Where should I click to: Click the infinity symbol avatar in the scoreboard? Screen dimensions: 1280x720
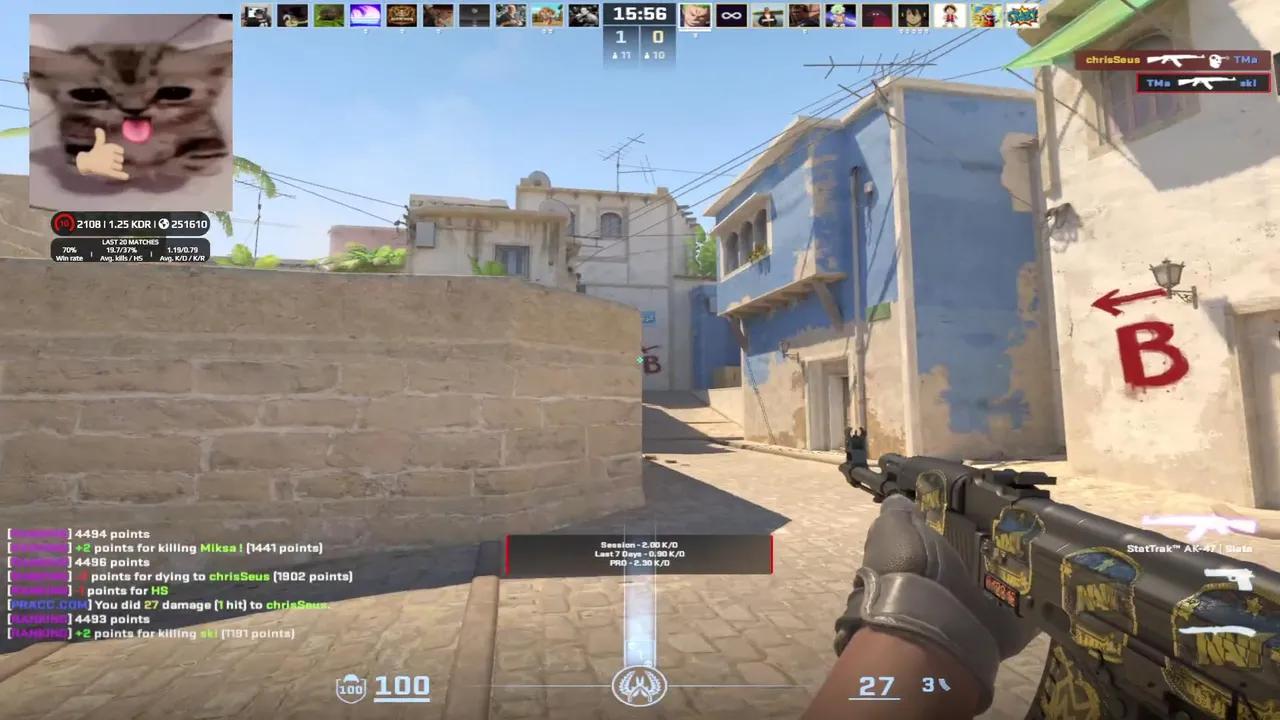[730, 15]
